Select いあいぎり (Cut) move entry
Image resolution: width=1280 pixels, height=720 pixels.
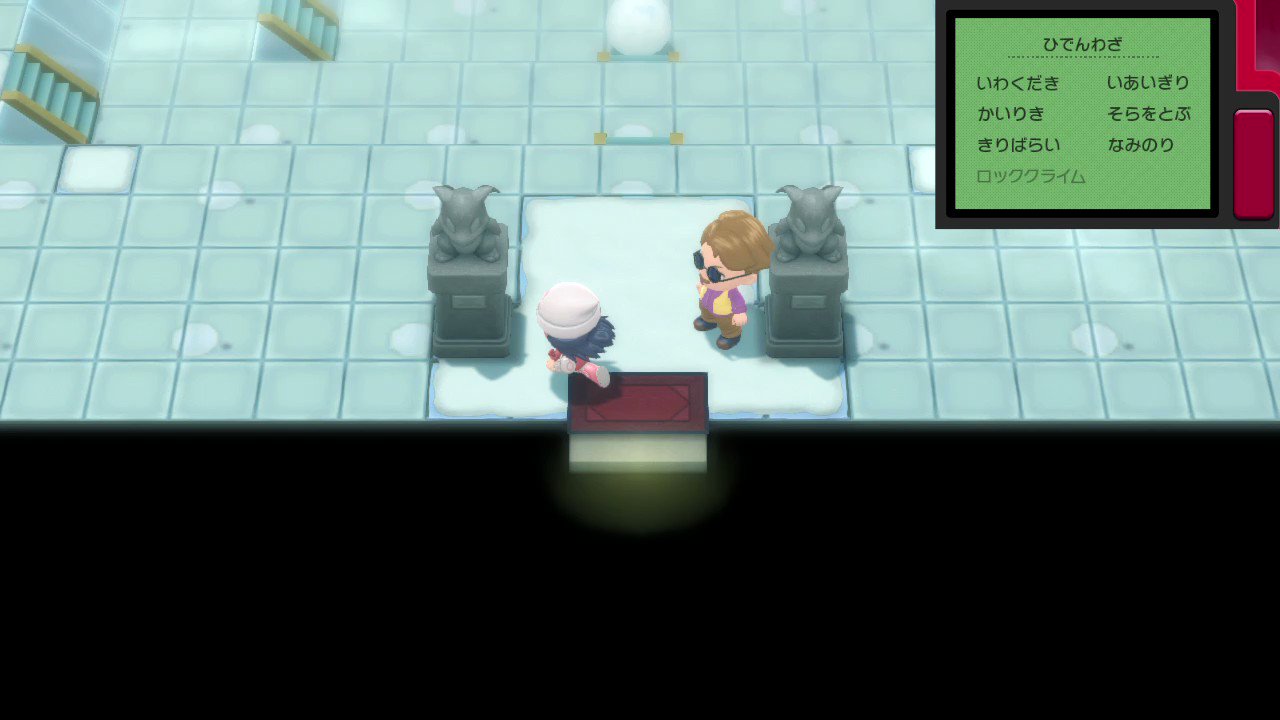(x=1148, y=83)
